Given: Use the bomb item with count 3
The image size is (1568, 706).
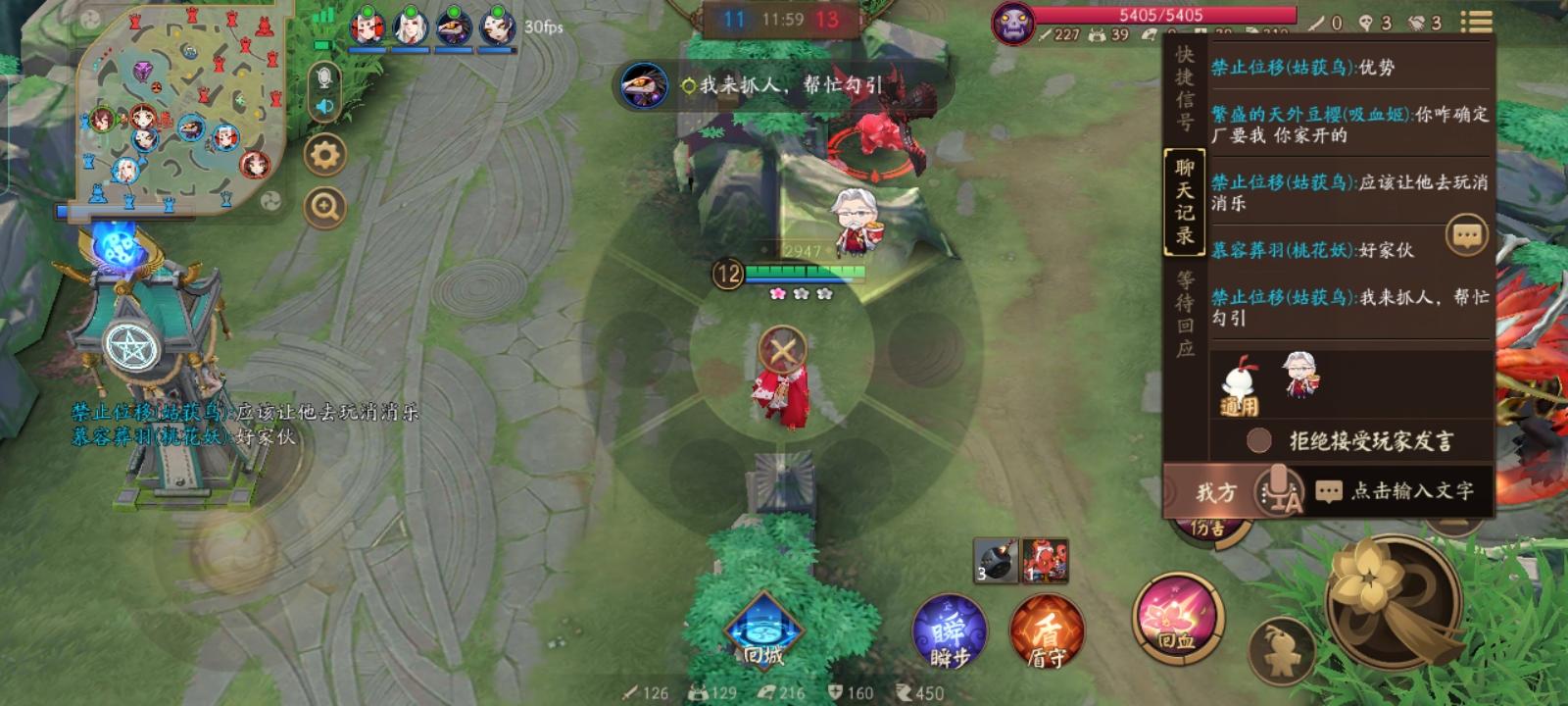Looking at the screenshot, I should (996, 558).
